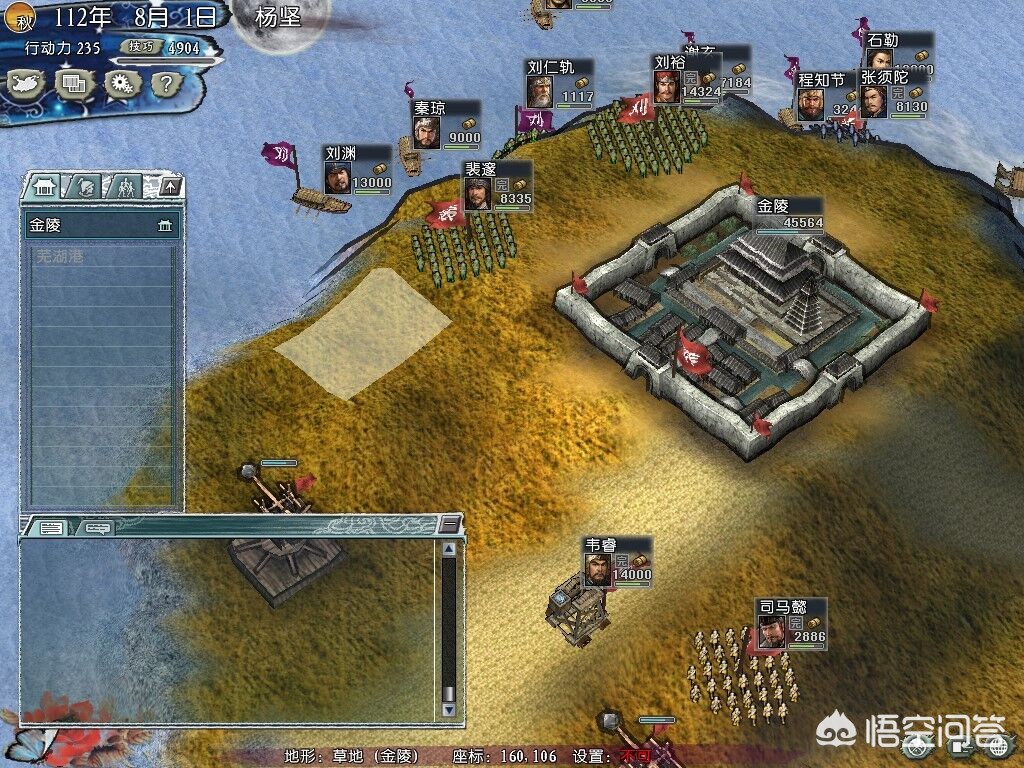Switch to the speech bubble dialogue tab
Screen dimensions: 1024x768
tap(95, 527)
